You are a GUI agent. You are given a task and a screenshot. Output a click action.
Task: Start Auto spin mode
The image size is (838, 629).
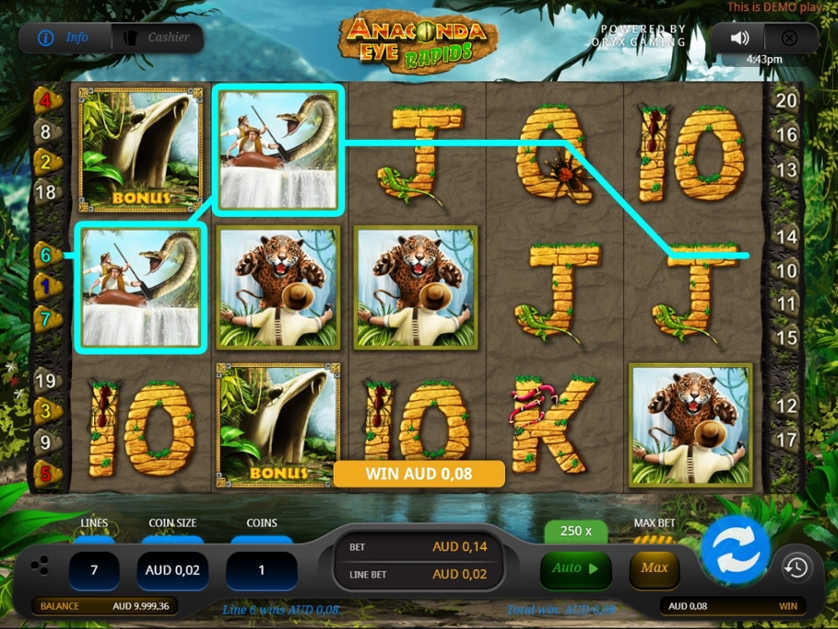tap(575, 568)
